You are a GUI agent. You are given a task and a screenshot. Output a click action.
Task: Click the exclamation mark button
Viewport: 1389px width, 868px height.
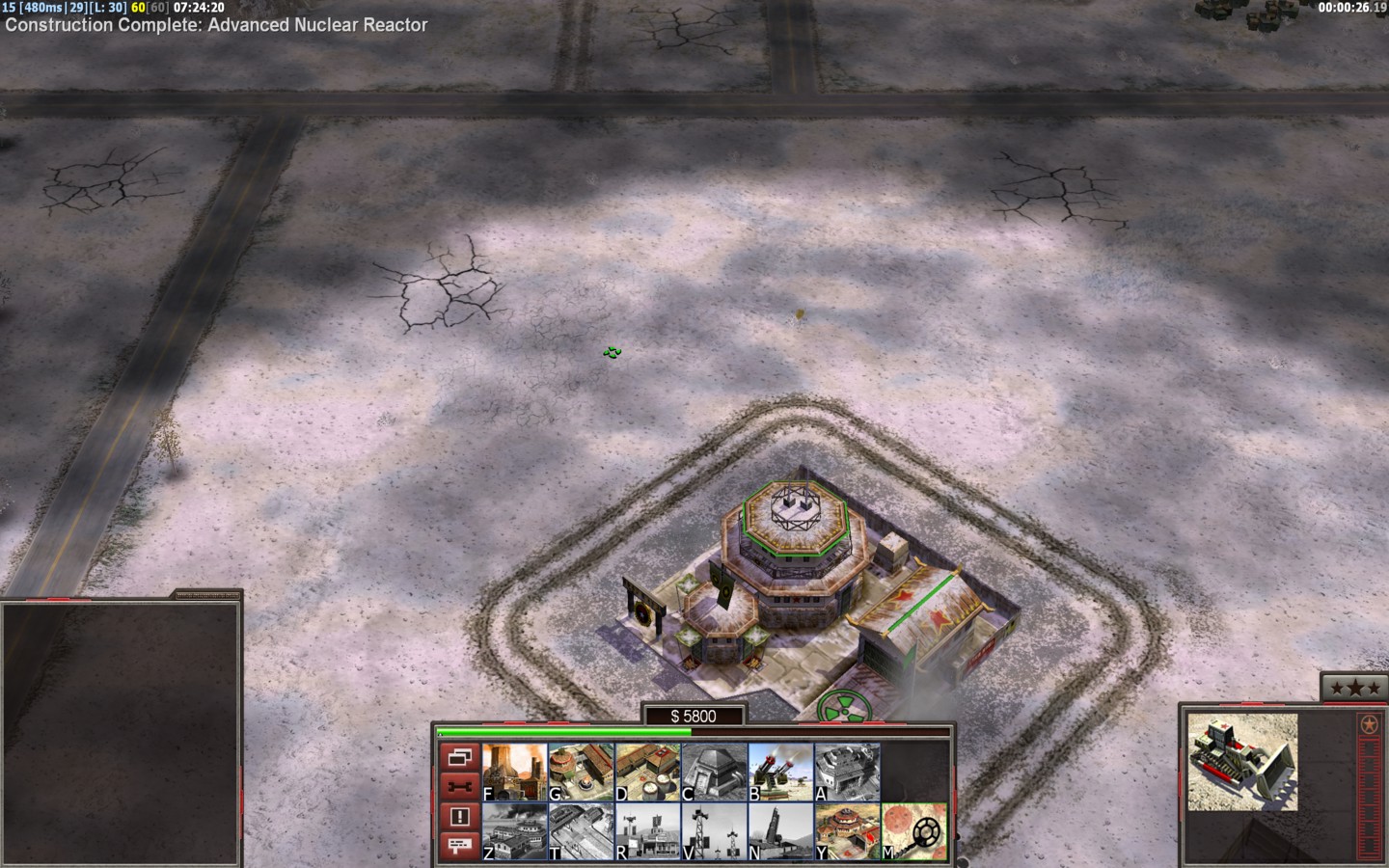click(459, 816)
